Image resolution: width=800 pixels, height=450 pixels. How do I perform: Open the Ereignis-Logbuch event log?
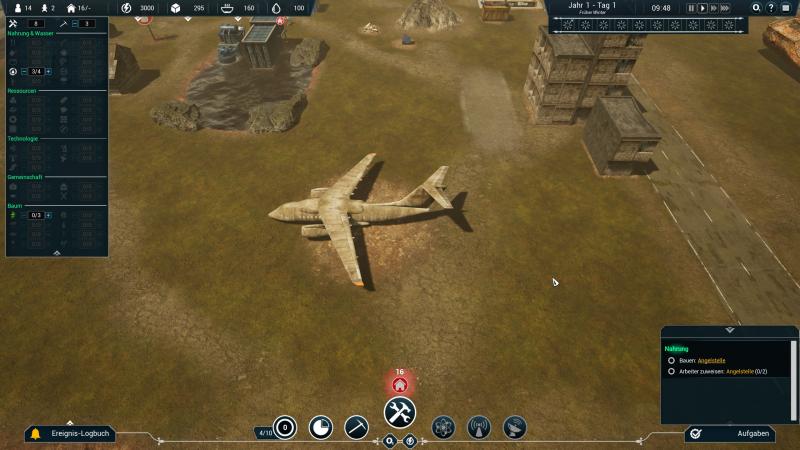pos(72,434)
